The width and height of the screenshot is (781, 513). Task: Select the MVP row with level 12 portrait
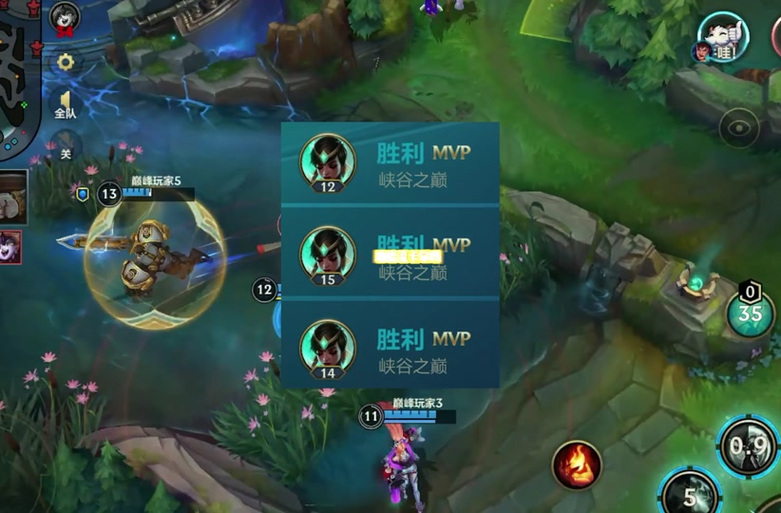[390, 164]
